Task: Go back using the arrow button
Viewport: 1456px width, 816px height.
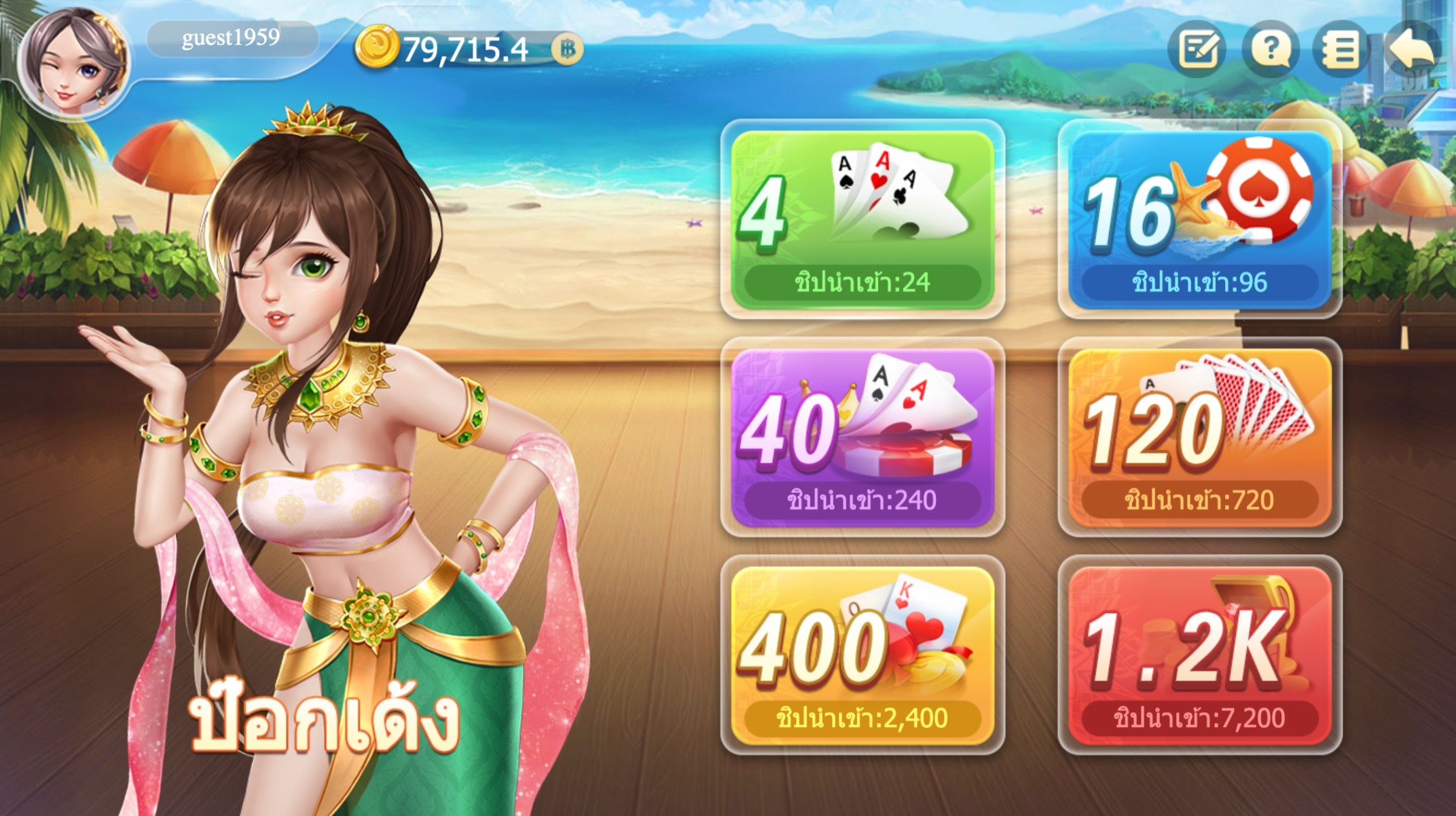Action: click(1413, 48)
